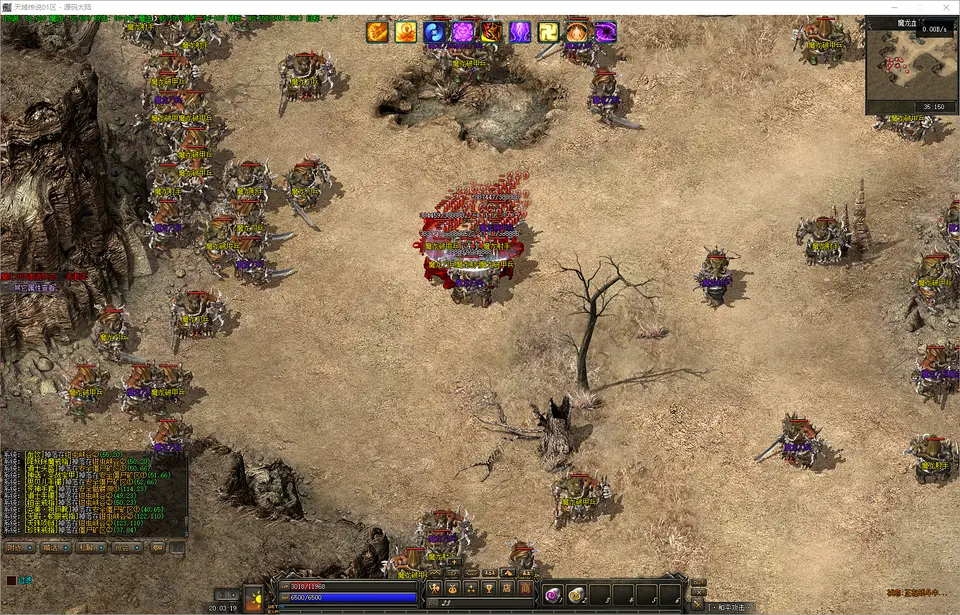Open the 商 mall button
This screenshot has height=615, width=960.
coord(524,587)
